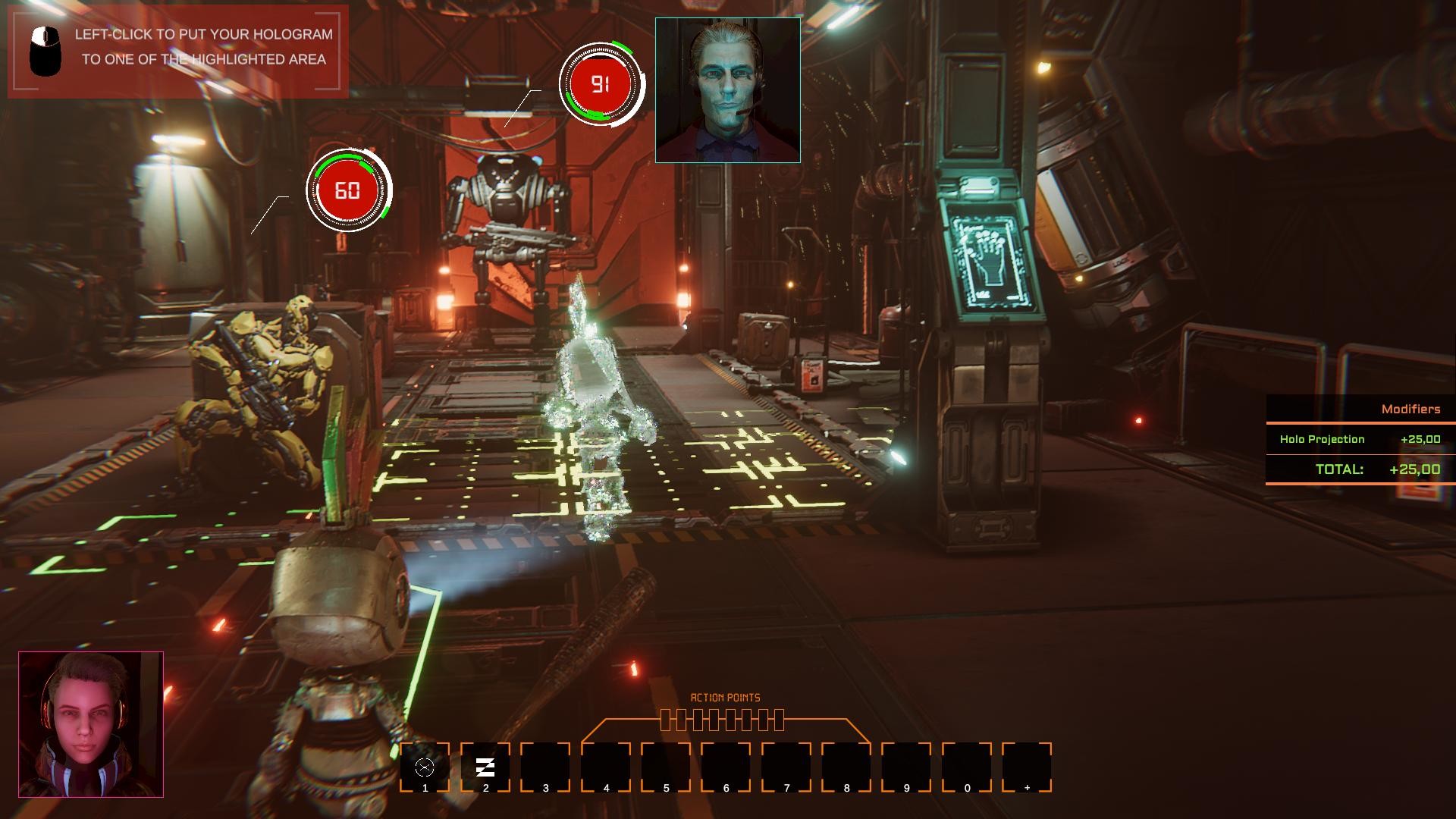Click the enemy portrait at the top
Screen dimensions: 1456x819
(x=726, y=88)
